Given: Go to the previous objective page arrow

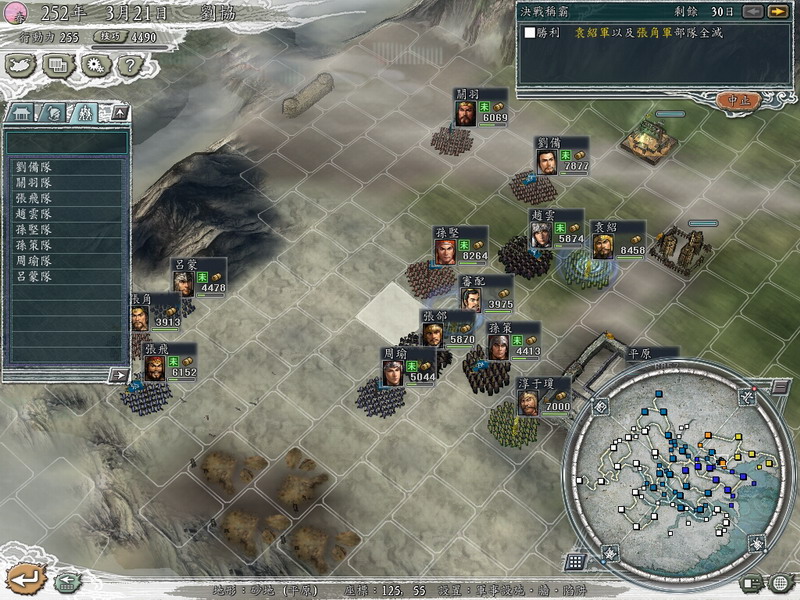Looking at the screenshot, I should point(752,12).
